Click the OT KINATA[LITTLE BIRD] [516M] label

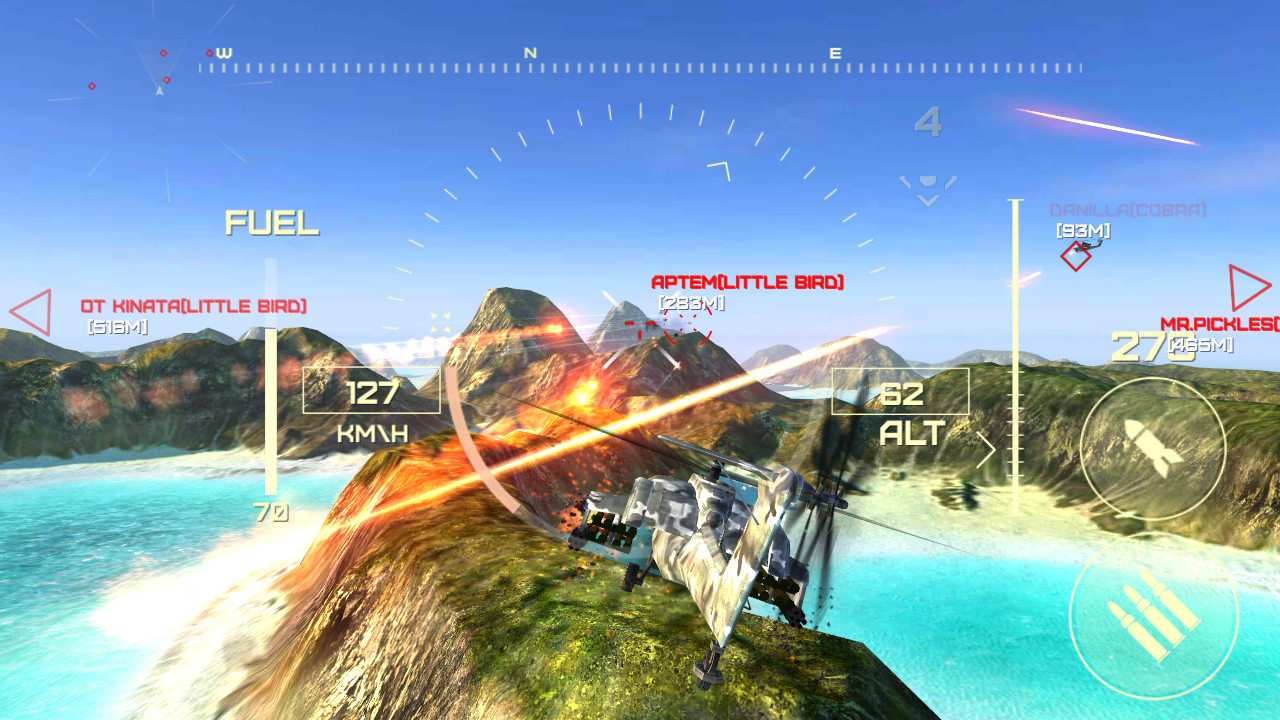[196, 307]
